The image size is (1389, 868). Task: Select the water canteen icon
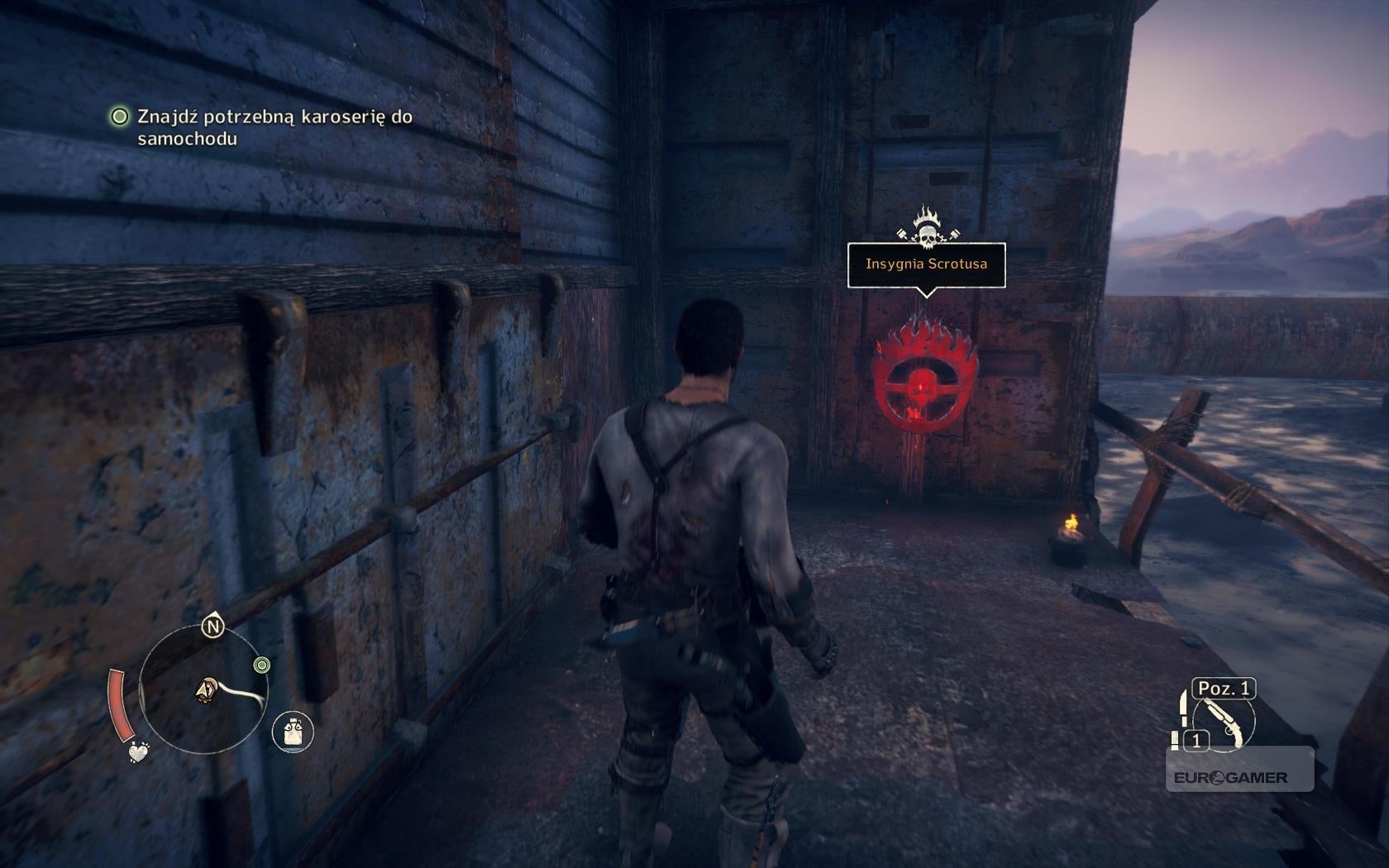293,732
